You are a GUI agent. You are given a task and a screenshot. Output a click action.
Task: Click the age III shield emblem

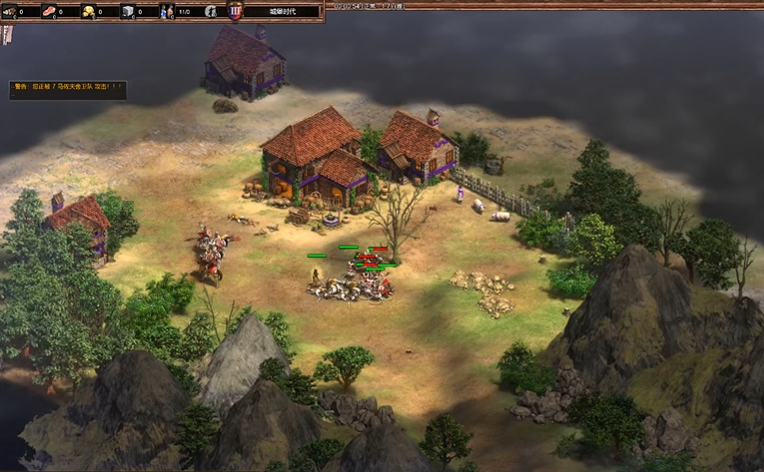tap(236, 12)
